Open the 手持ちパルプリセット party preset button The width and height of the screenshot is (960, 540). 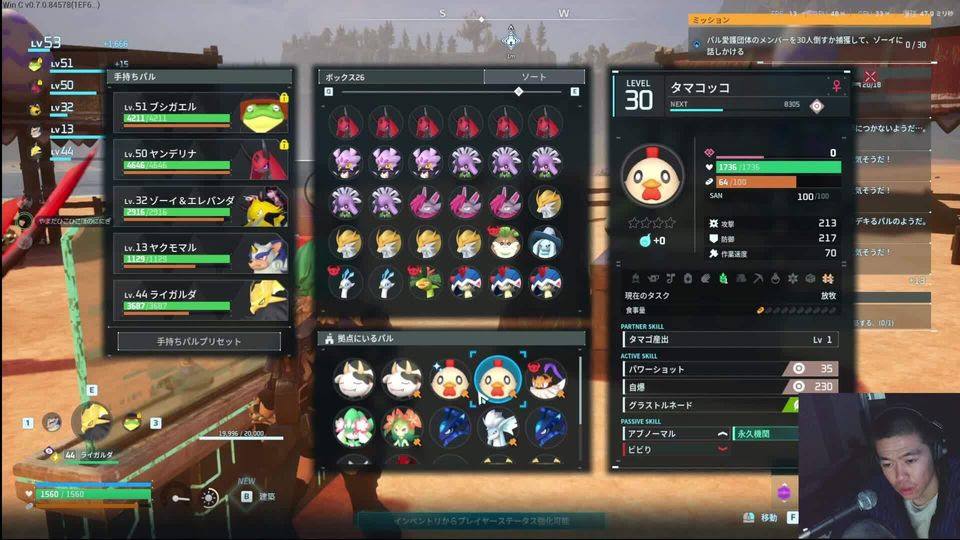click(x=199, y=341)
